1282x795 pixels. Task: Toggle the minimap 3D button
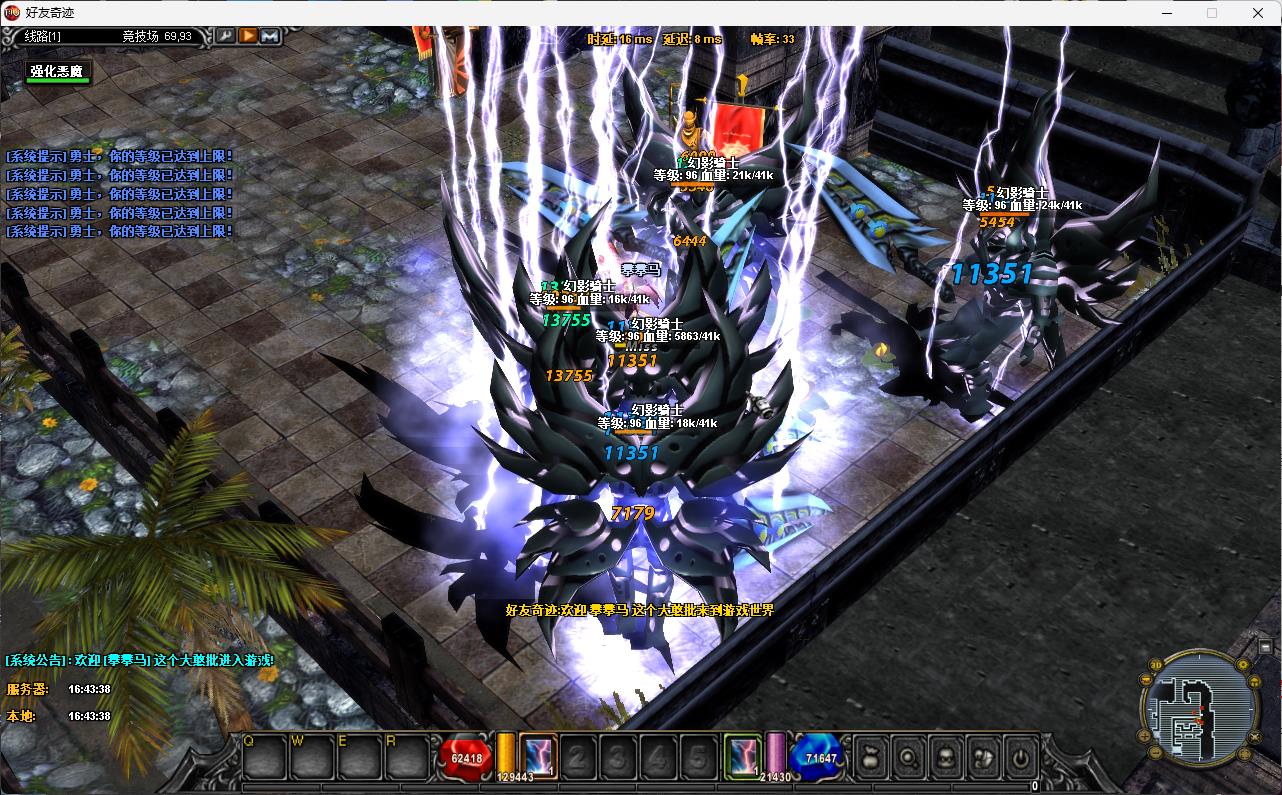1156,664
